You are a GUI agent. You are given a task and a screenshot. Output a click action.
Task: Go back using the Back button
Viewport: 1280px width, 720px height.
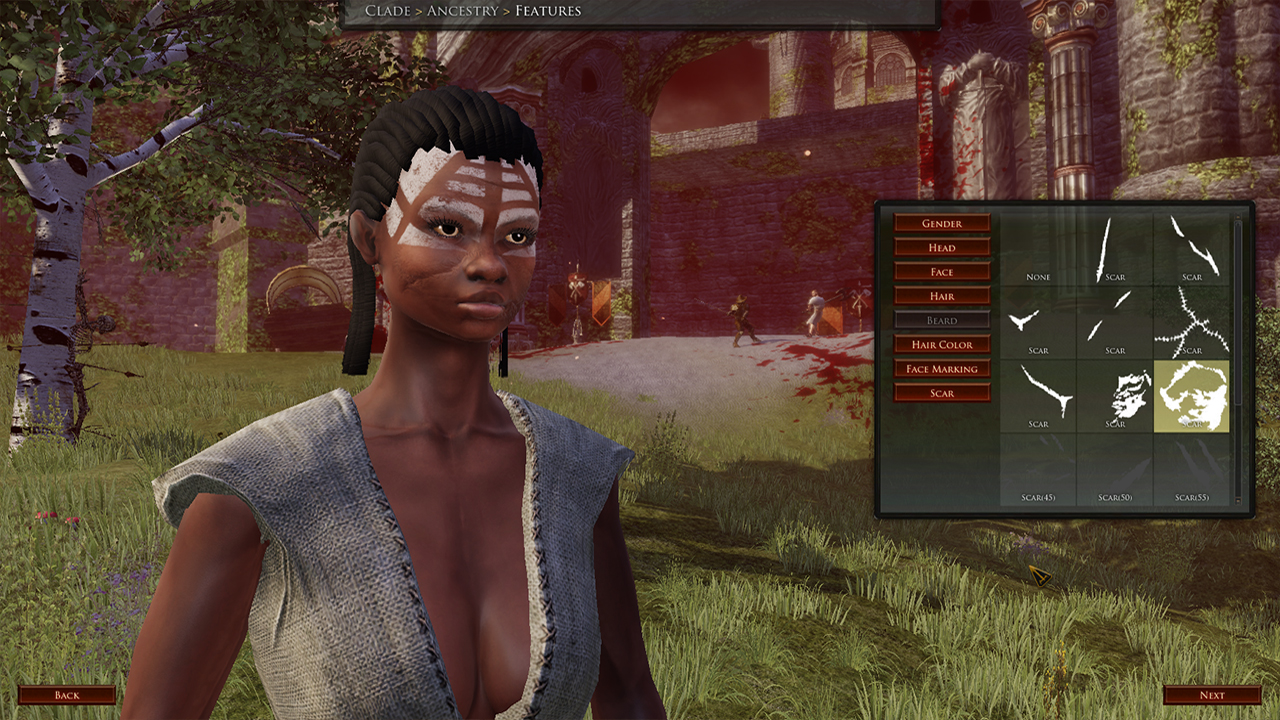(x=68, y=694)
